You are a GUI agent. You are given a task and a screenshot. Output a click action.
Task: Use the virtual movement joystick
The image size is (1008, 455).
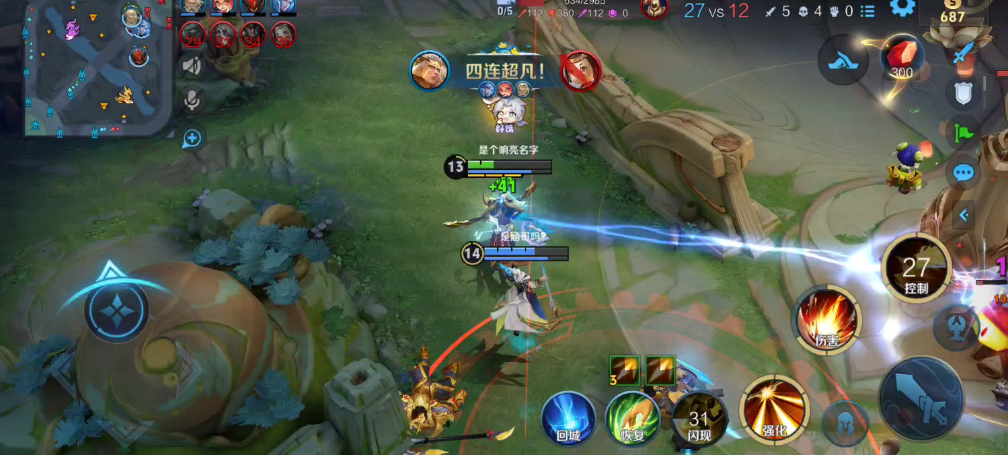pos(117,309)
